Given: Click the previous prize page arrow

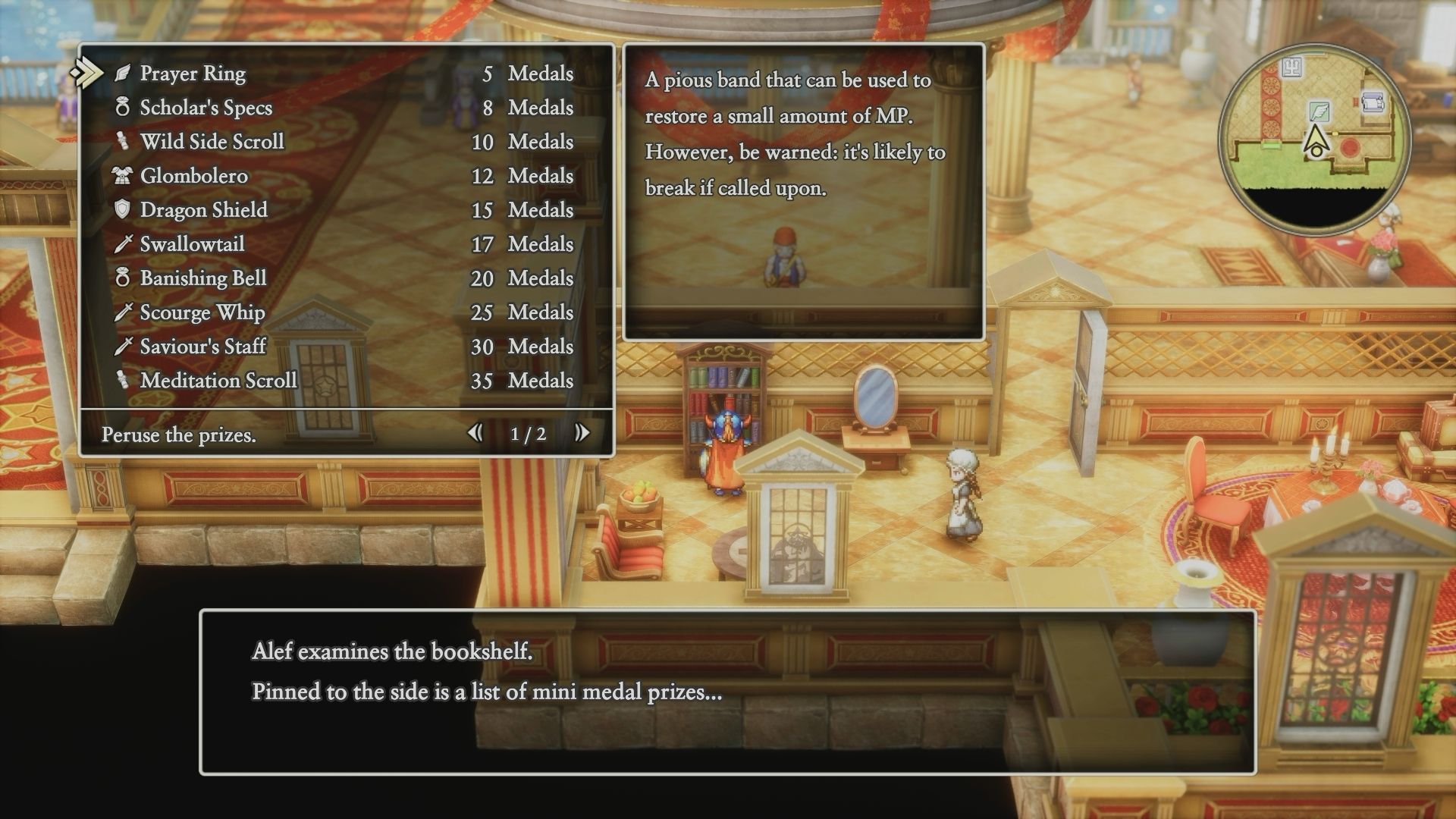Looking at the screenshot, I should click(x=475, y=433).
